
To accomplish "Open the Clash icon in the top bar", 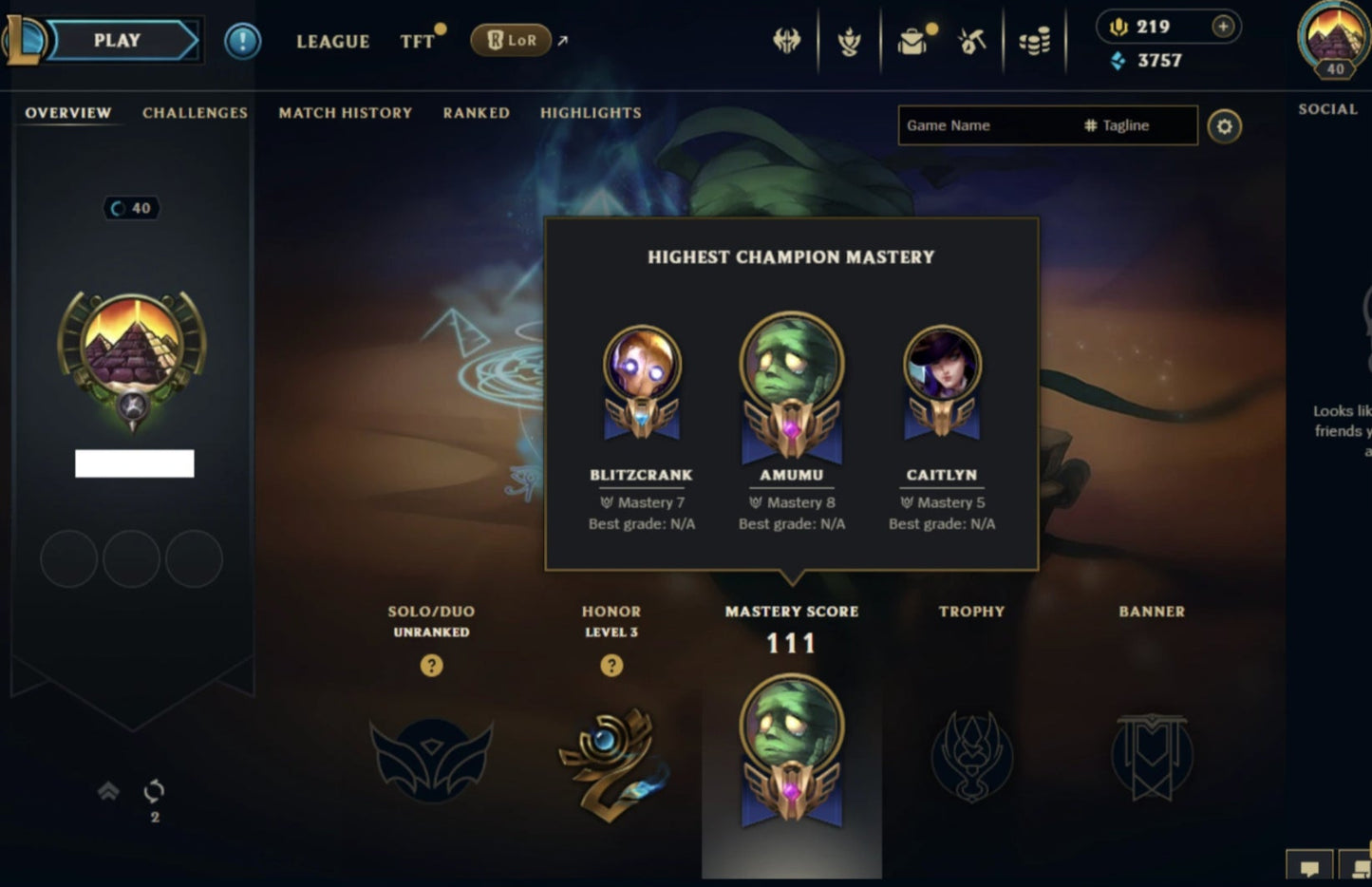I will pos(786,40).
